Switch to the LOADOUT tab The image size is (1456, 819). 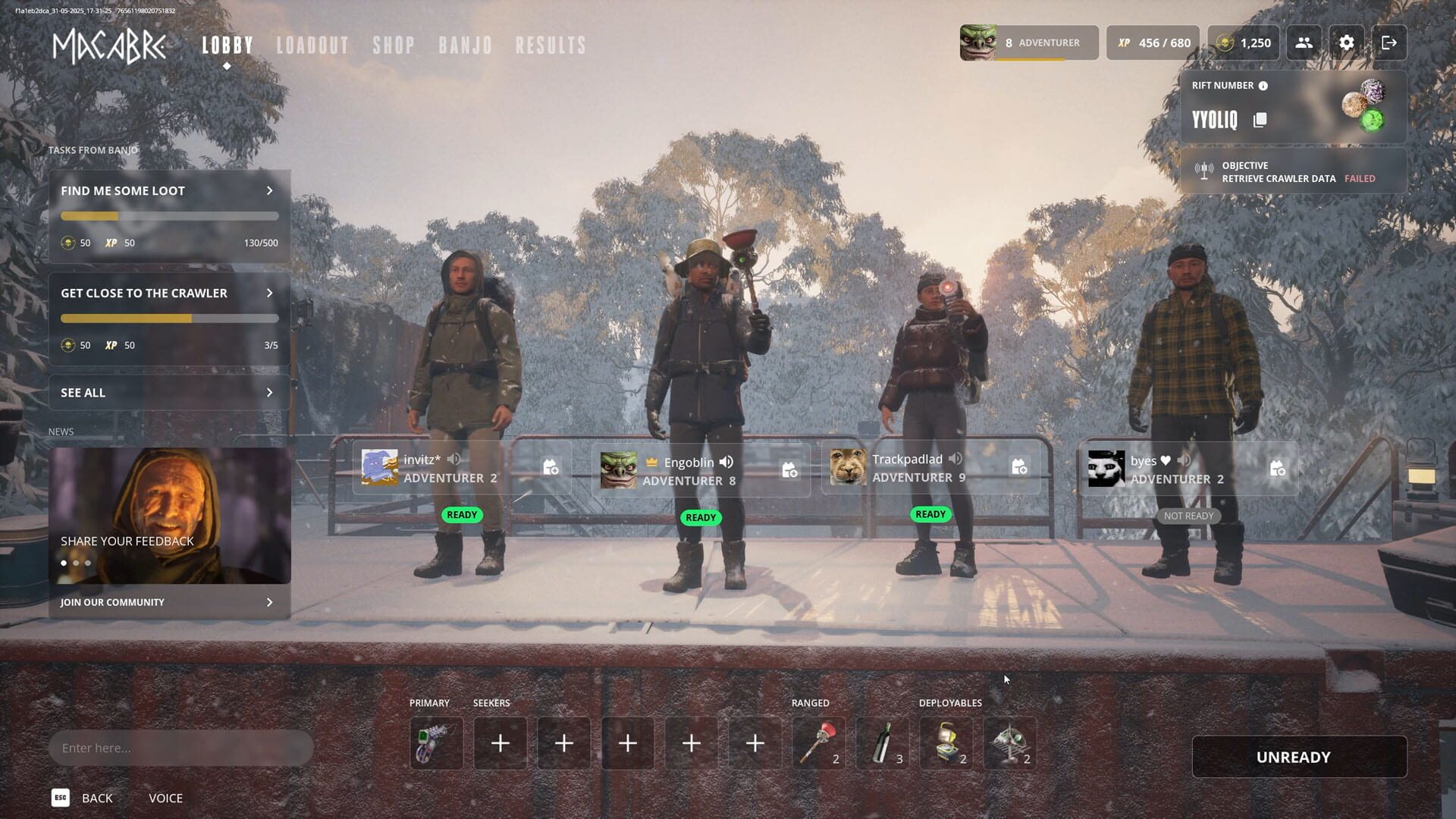click(312, 44)
